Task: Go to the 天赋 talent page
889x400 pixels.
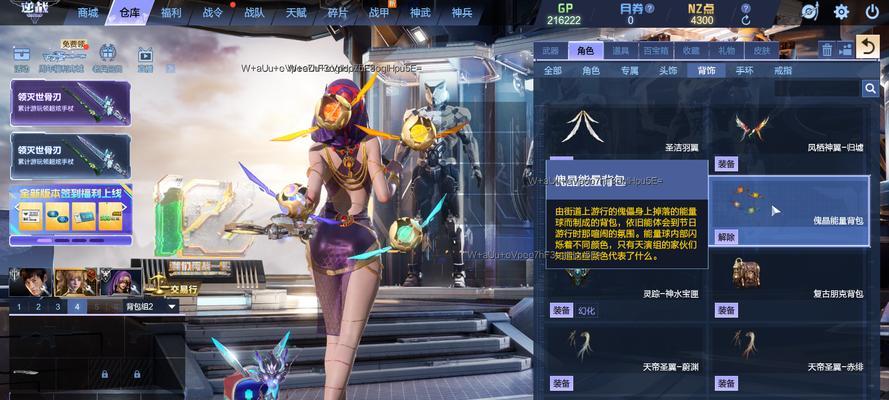Action: (x=296, y=13)
